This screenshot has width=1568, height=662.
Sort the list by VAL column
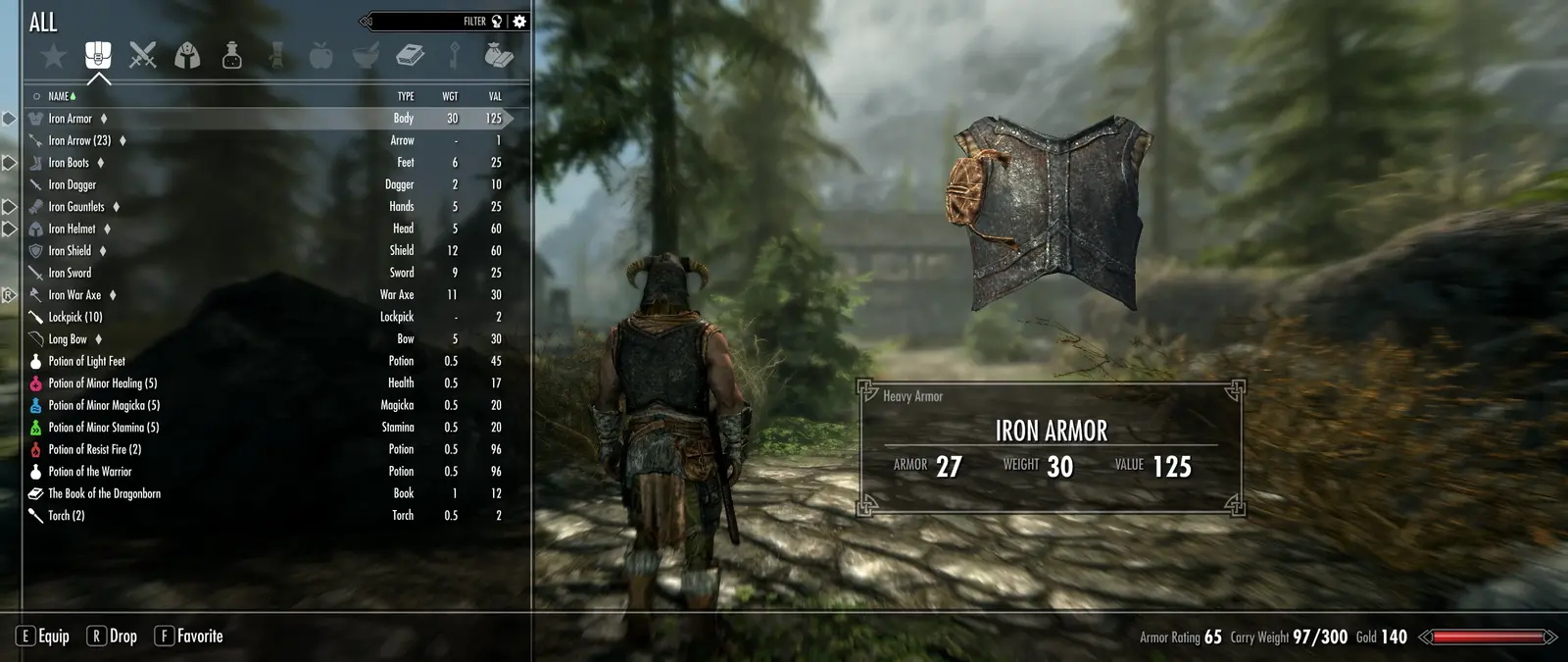coord(495,96)
